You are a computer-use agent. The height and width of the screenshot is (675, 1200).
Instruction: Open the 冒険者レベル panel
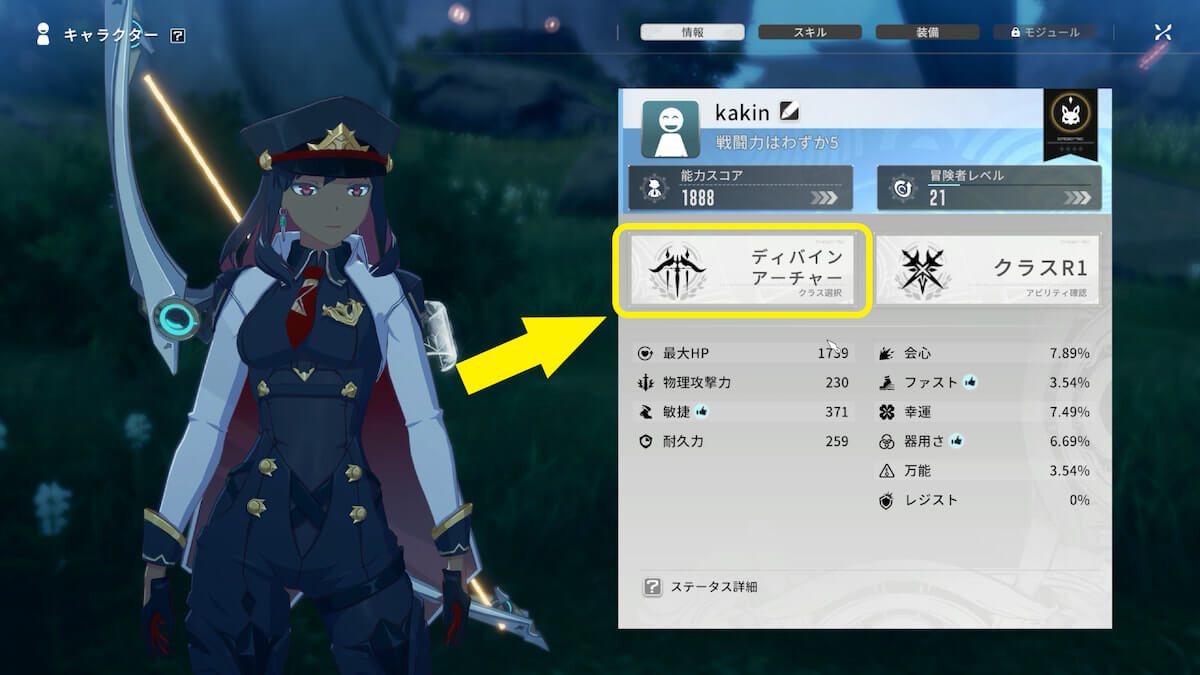click(989, 188)
